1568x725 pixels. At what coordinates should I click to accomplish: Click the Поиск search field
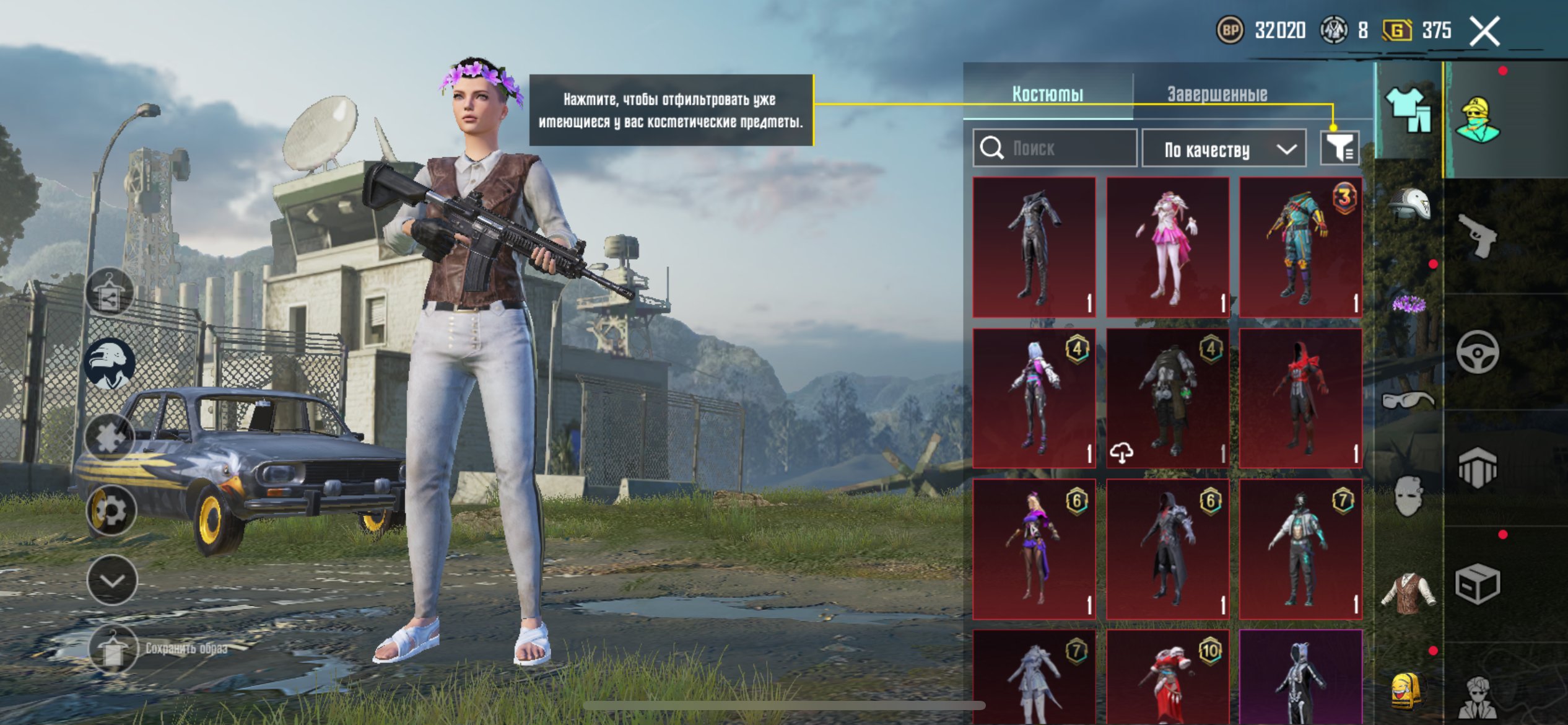click(x=1055, y=149)
